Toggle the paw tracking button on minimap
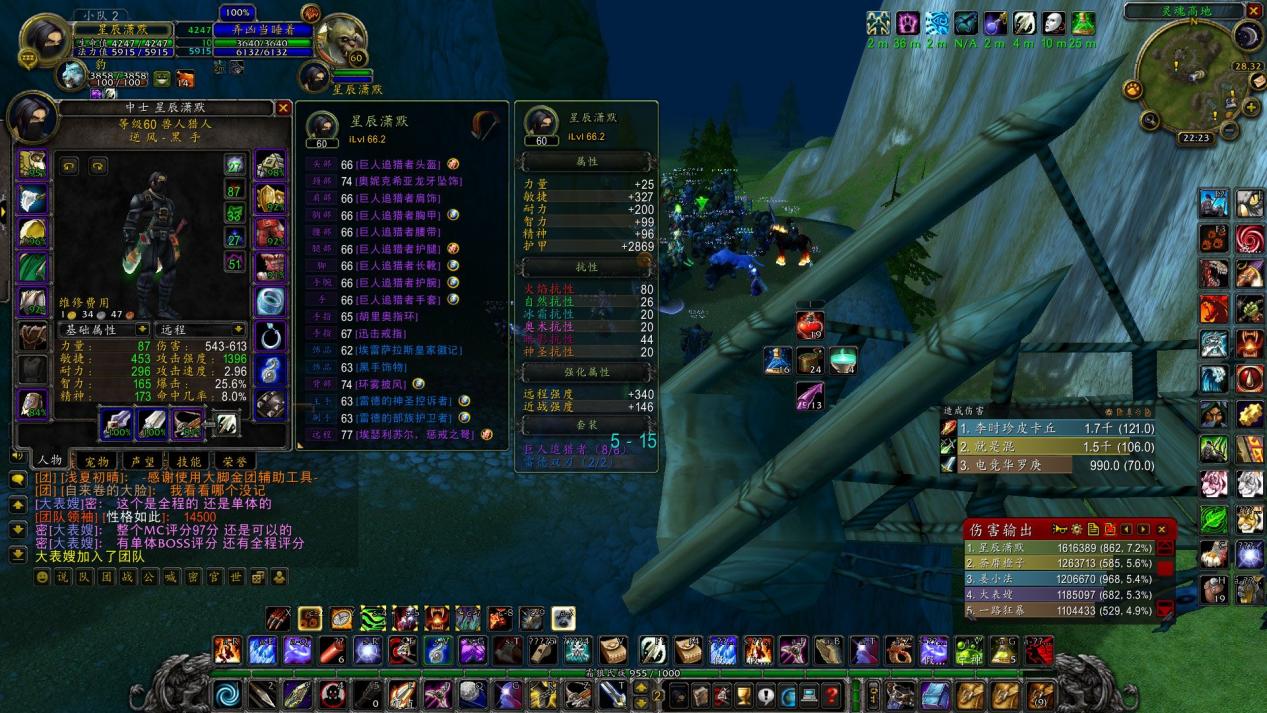 pyautogui.click(x=1134, y=90)
